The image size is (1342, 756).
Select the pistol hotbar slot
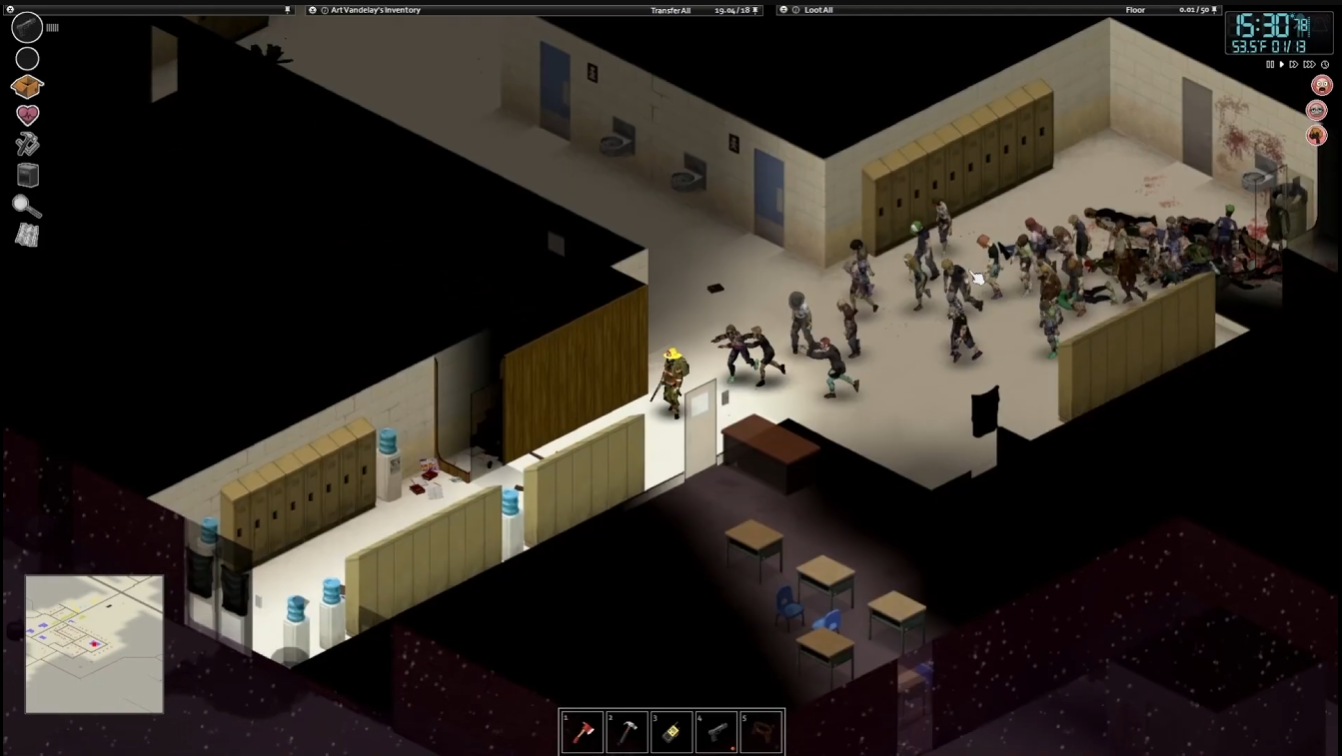(717, 733)
